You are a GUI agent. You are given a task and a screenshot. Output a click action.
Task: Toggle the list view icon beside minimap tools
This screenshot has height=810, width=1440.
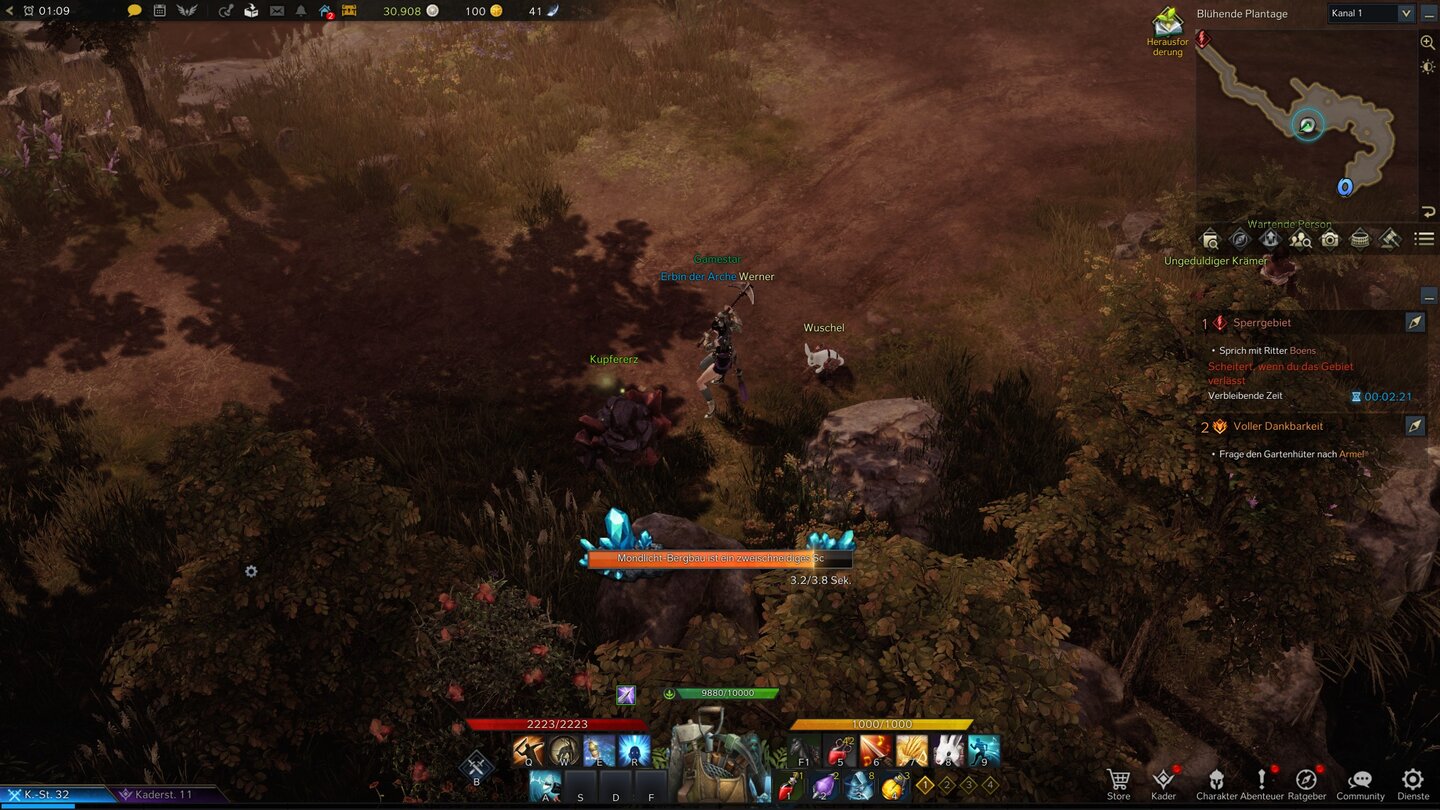pos(1422,239)
